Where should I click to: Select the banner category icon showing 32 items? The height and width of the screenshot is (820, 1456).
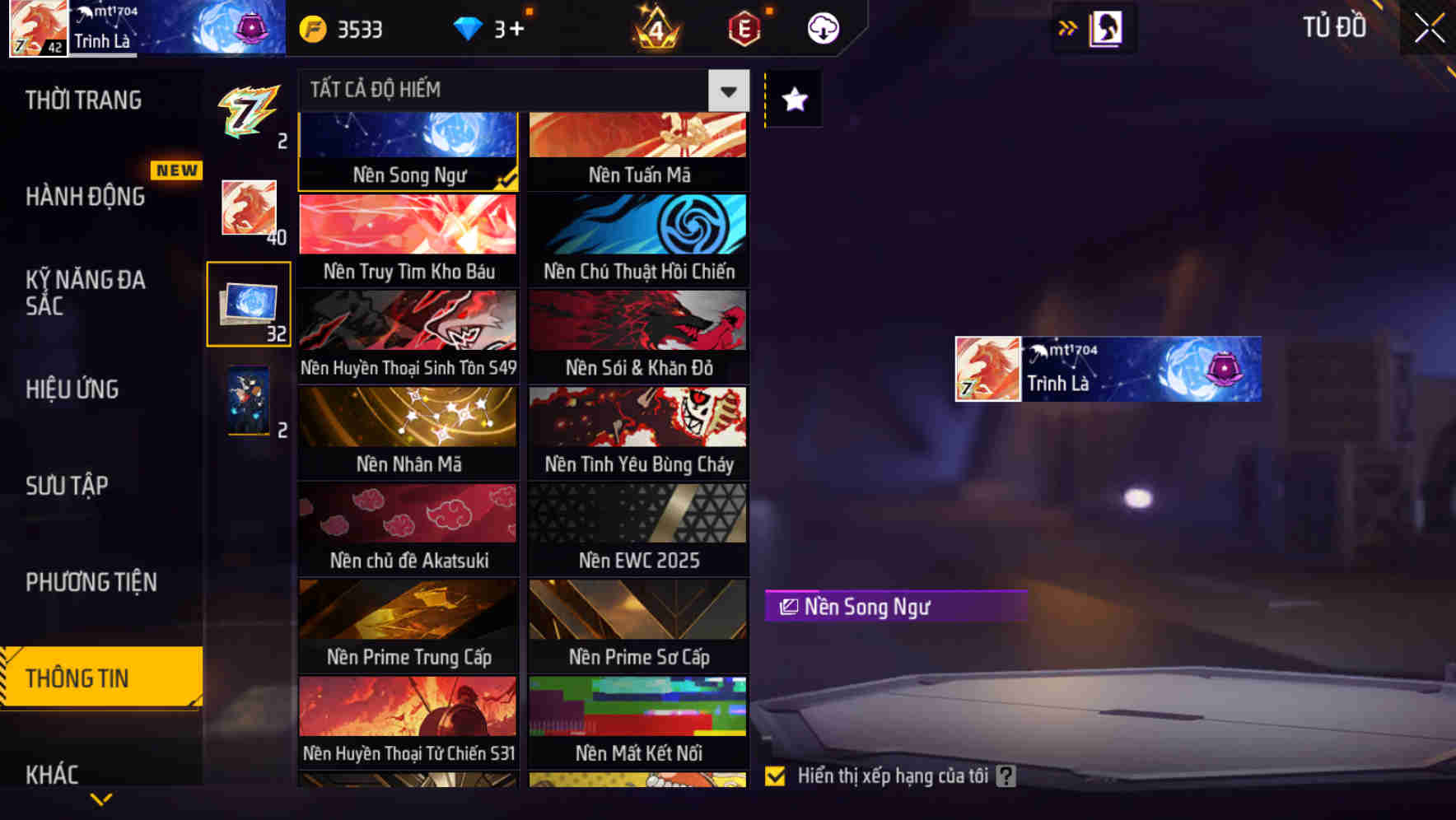[249, 305]
